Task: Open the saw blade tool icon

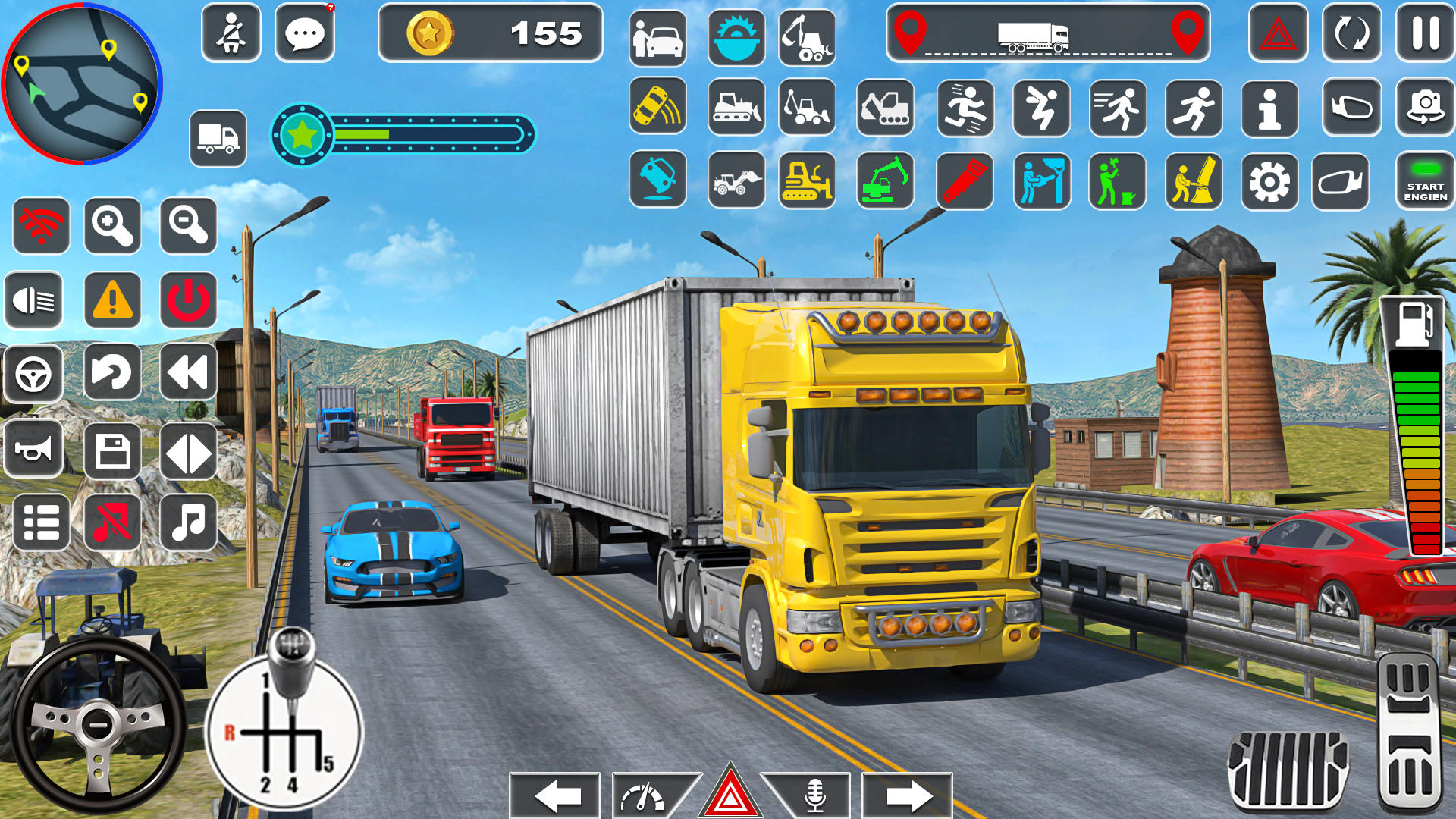Action: 735,34
